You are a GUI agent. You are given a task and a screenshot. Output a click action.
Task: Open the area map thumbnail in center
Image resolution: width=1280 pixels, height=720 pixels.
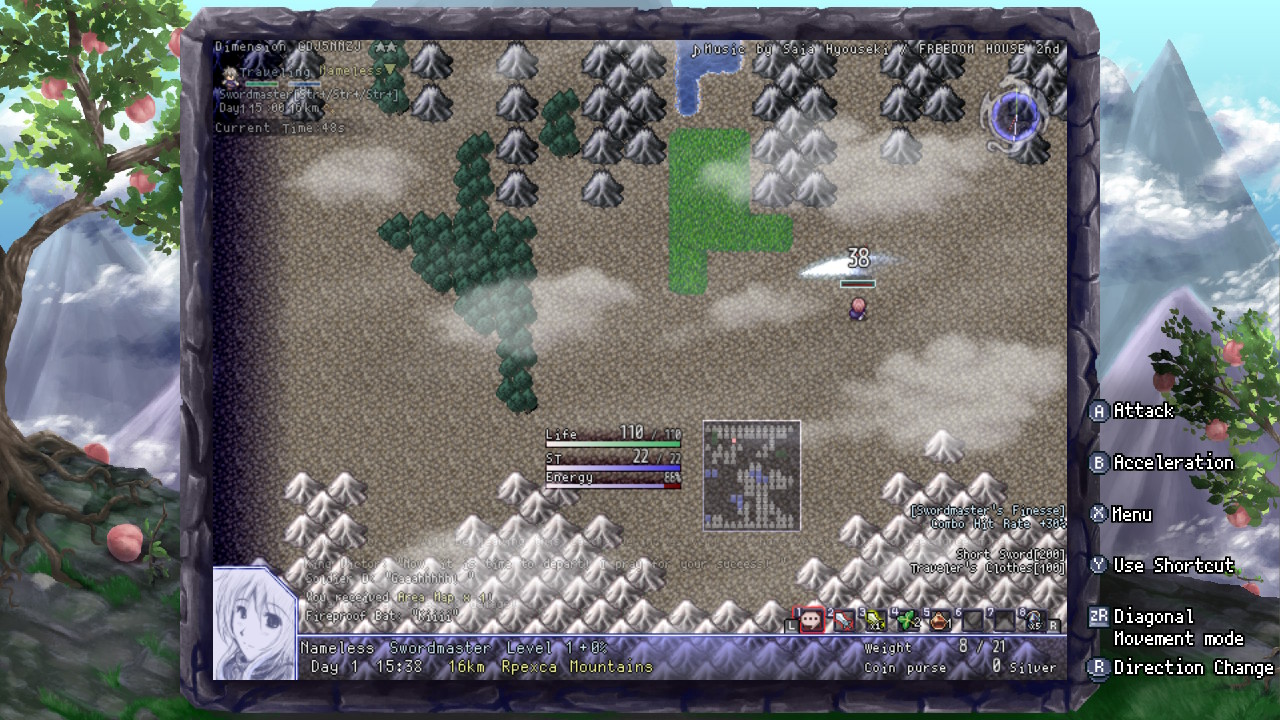752,476
